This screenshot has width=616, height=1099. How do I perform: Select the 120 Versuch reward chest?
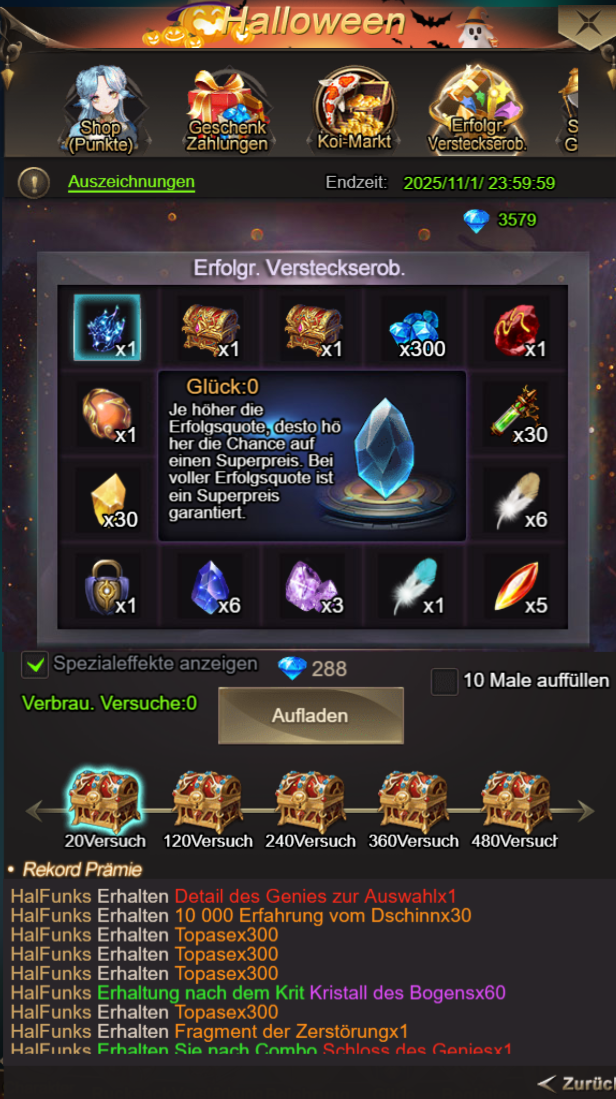(x=207, y=800)
